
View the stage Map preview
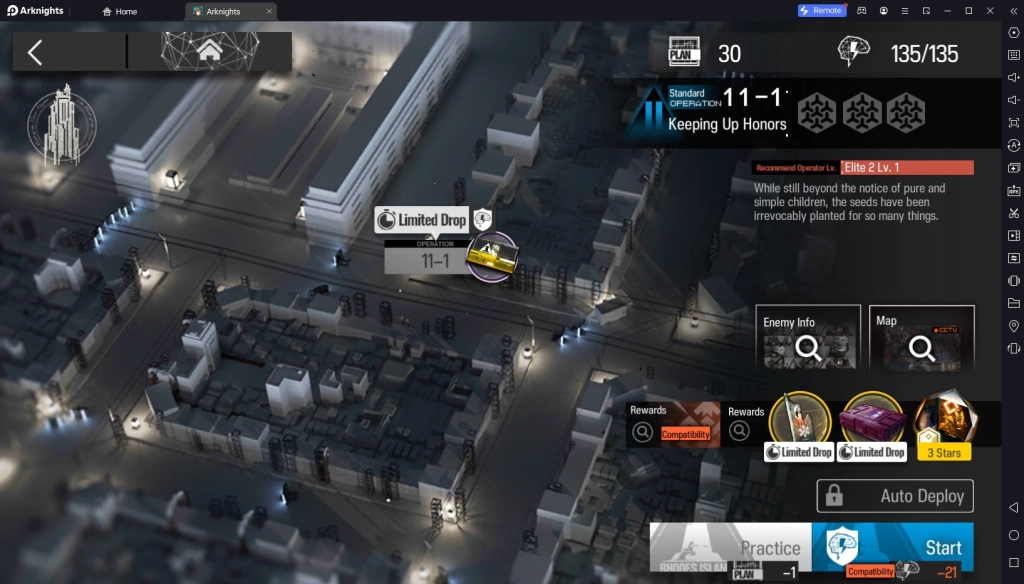[921, 339]
